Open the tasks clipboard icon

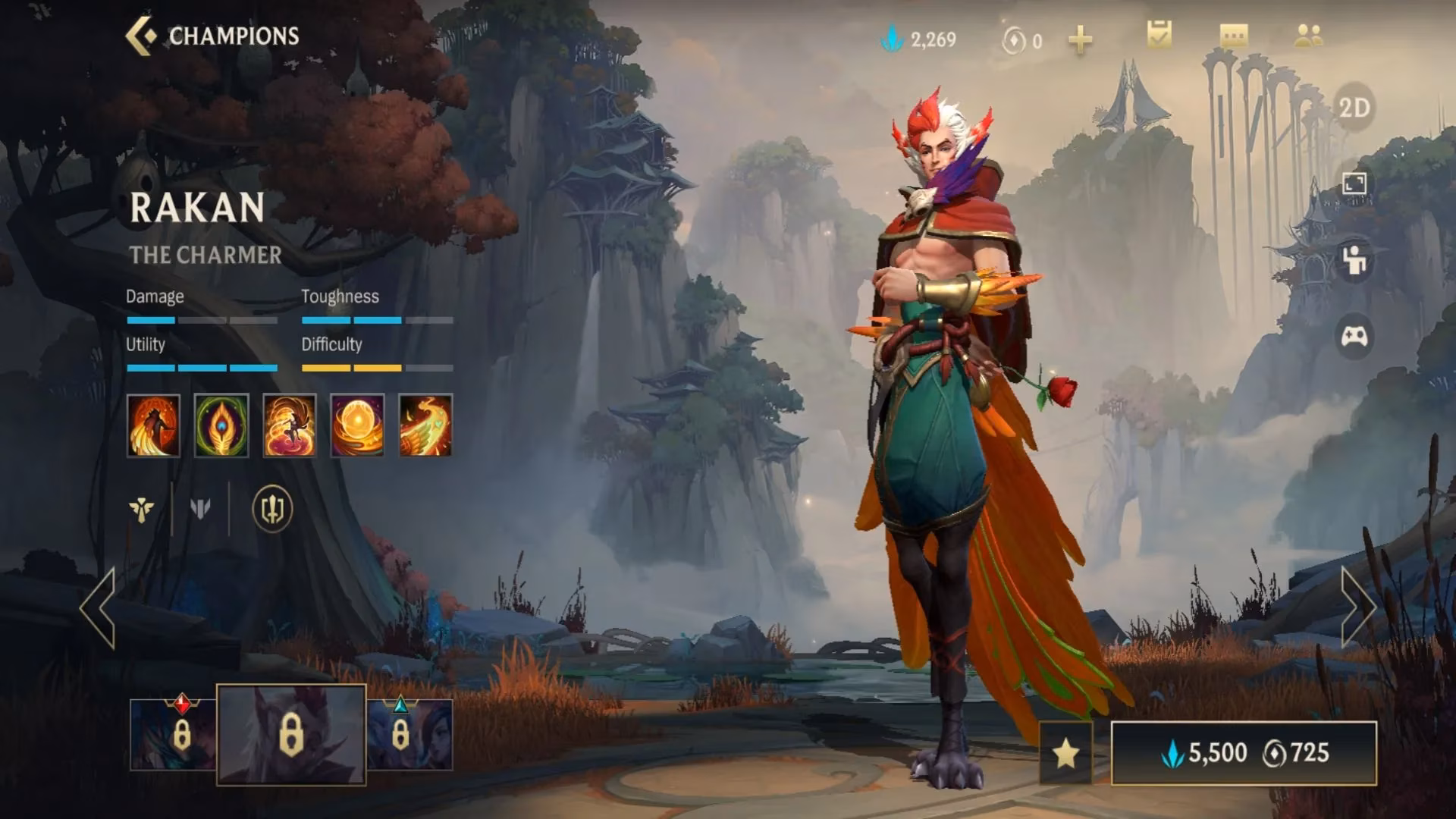pyautogui.click(x=1158, y=34)
